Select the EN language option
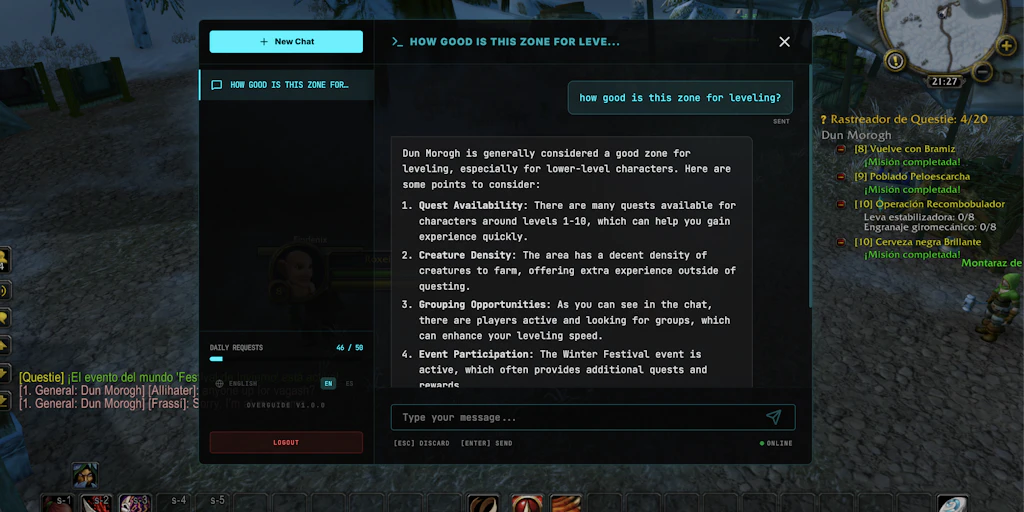The height and width of the screenshot is (512, 1024). [x=327, y=383]
